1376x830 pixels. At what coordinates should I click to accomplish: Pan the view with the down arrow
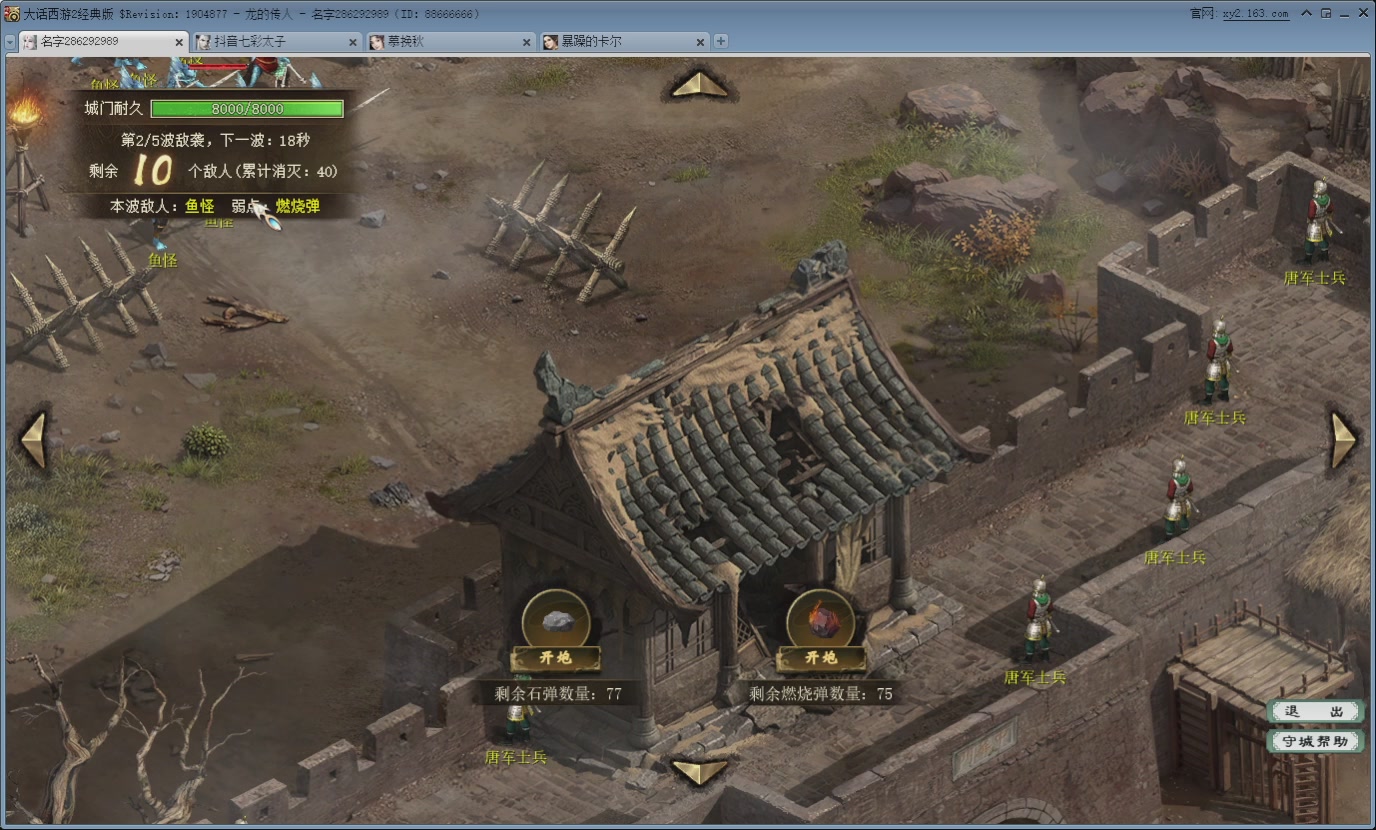(699, 771)
